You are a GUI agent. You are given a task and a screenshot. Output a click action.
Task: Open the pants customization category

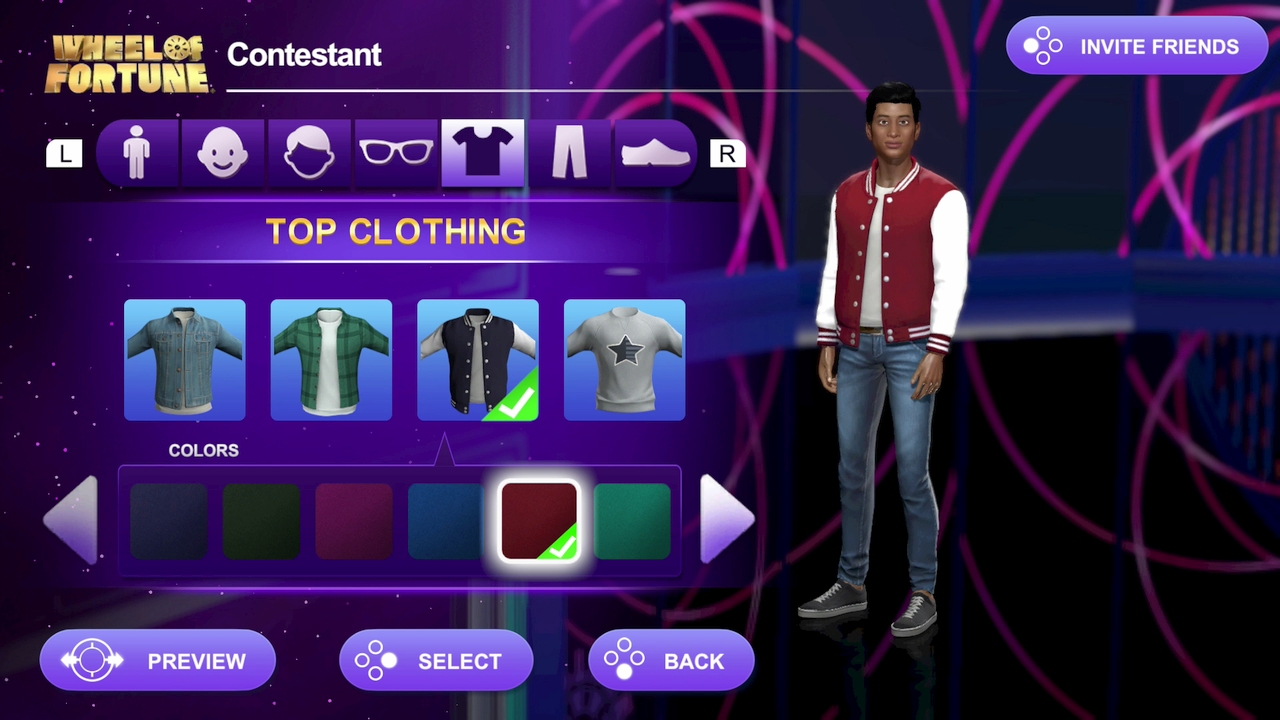[568, 152]
